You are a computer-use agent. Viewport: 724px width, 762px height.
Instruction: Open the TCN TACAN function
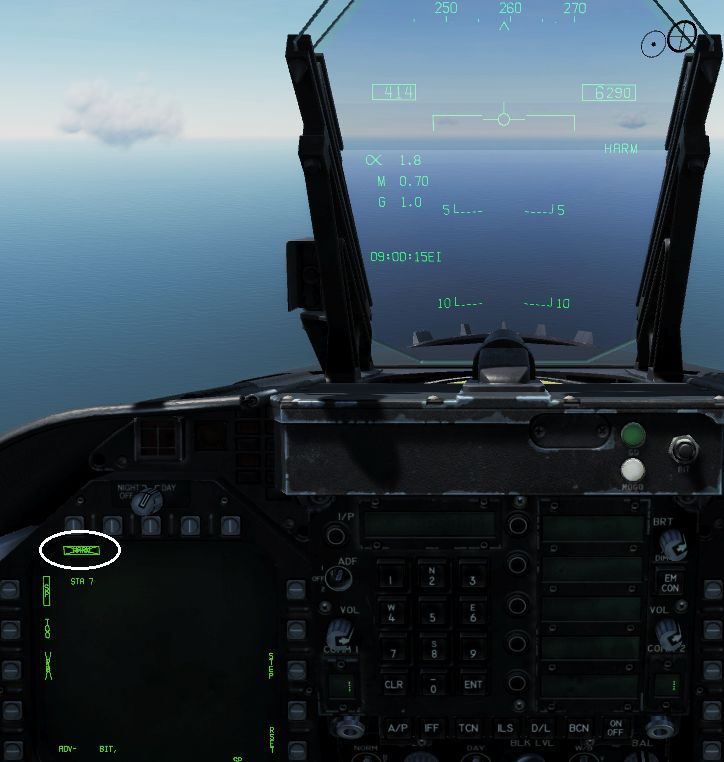pos(468,728)
